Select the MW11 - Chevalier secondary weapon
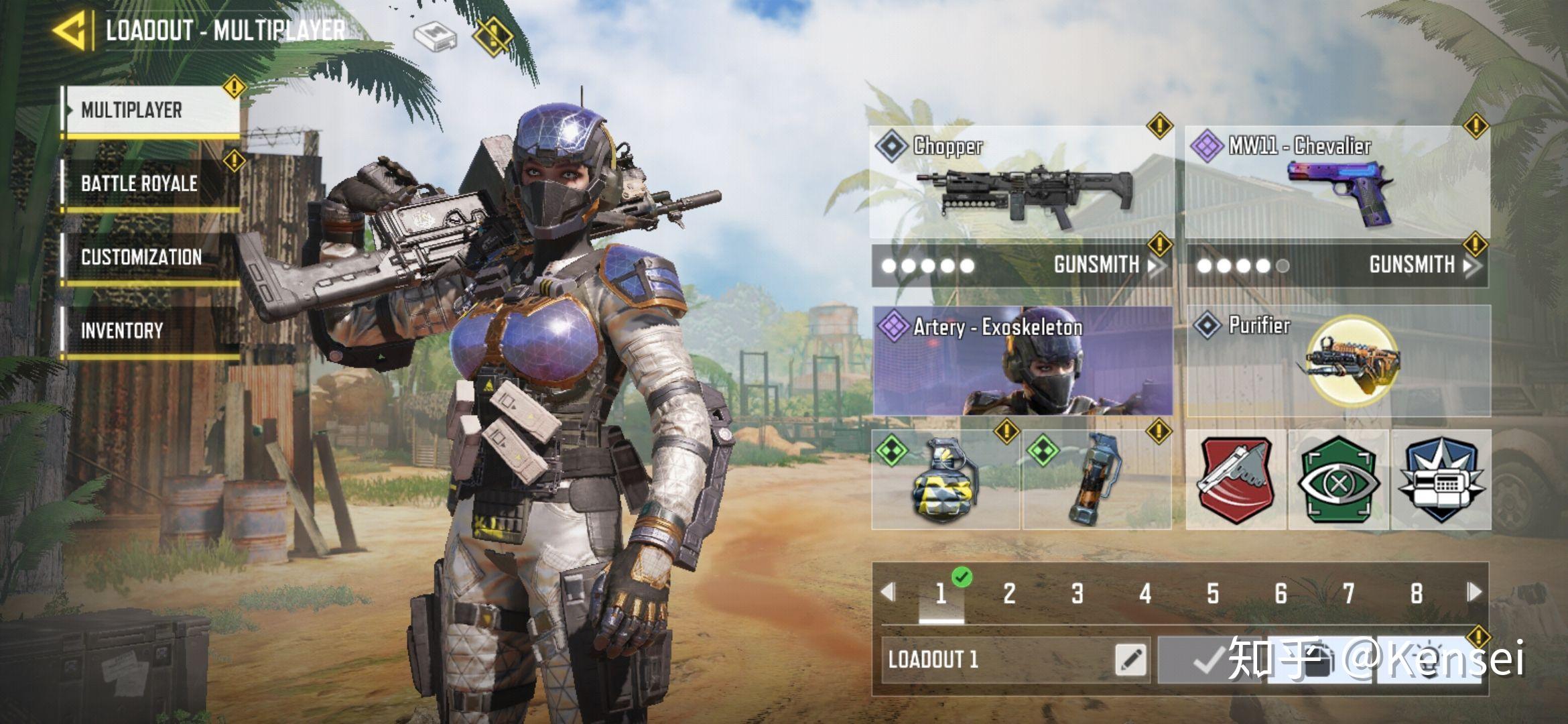 tap(1337, 182)
